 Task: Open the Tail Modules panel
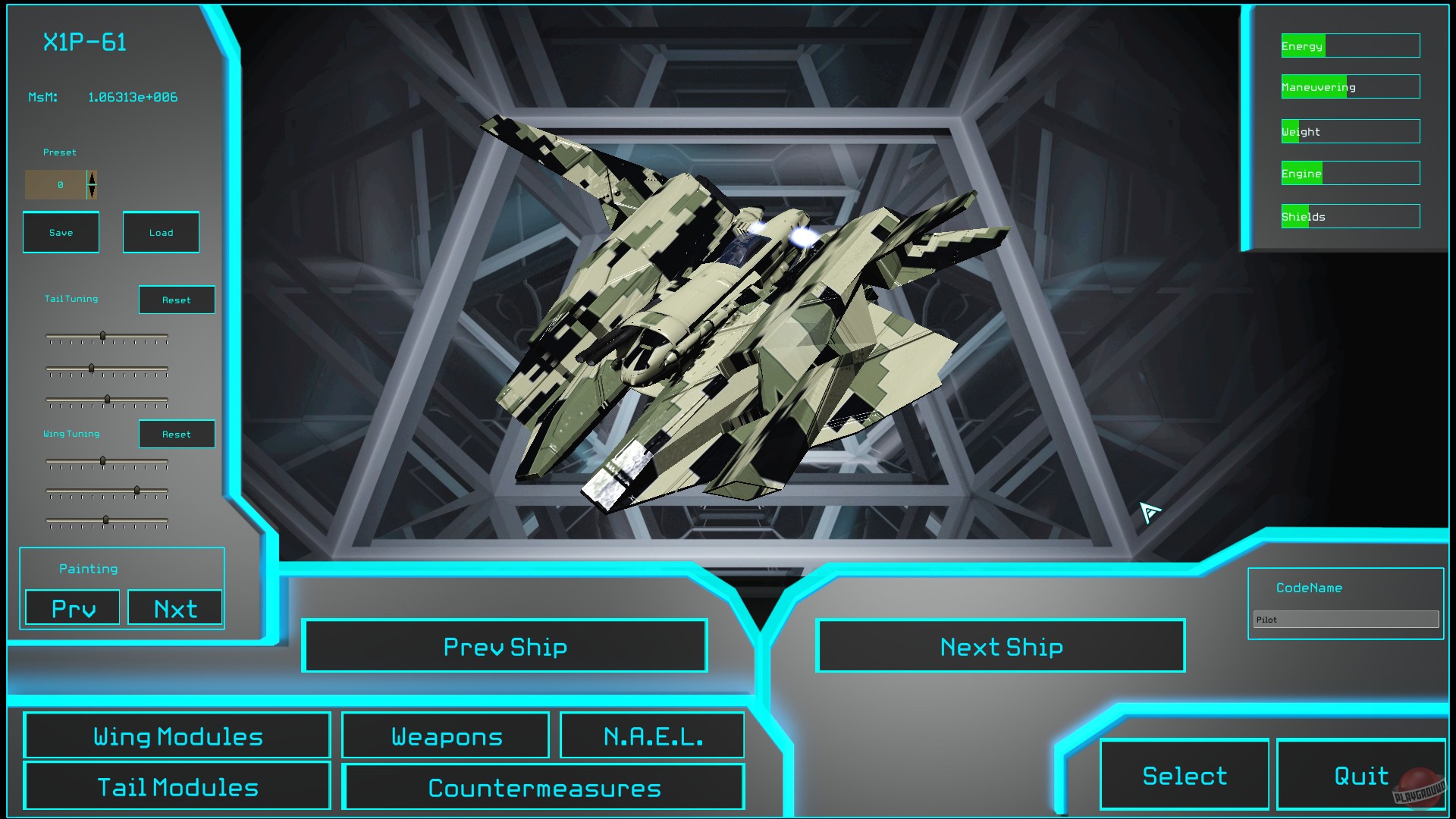pos(177,786)
